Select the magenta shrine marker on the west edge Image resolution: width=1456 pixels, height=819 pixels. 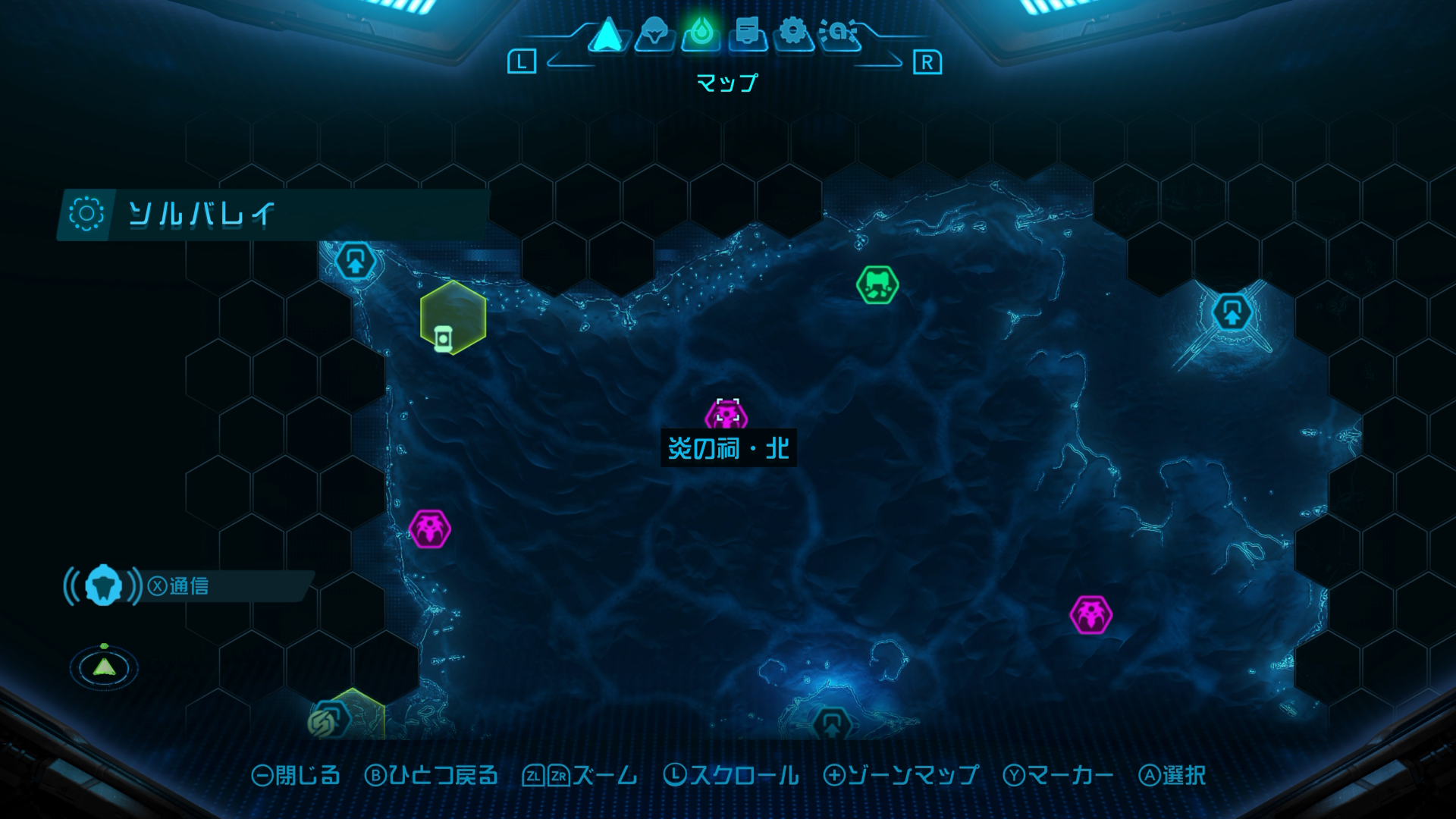(430, 529)
